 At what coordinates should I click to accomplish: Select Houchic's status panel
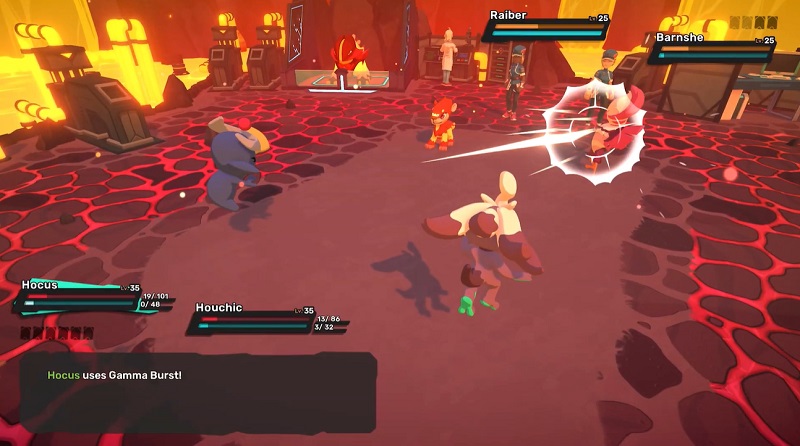coord(266,318)
